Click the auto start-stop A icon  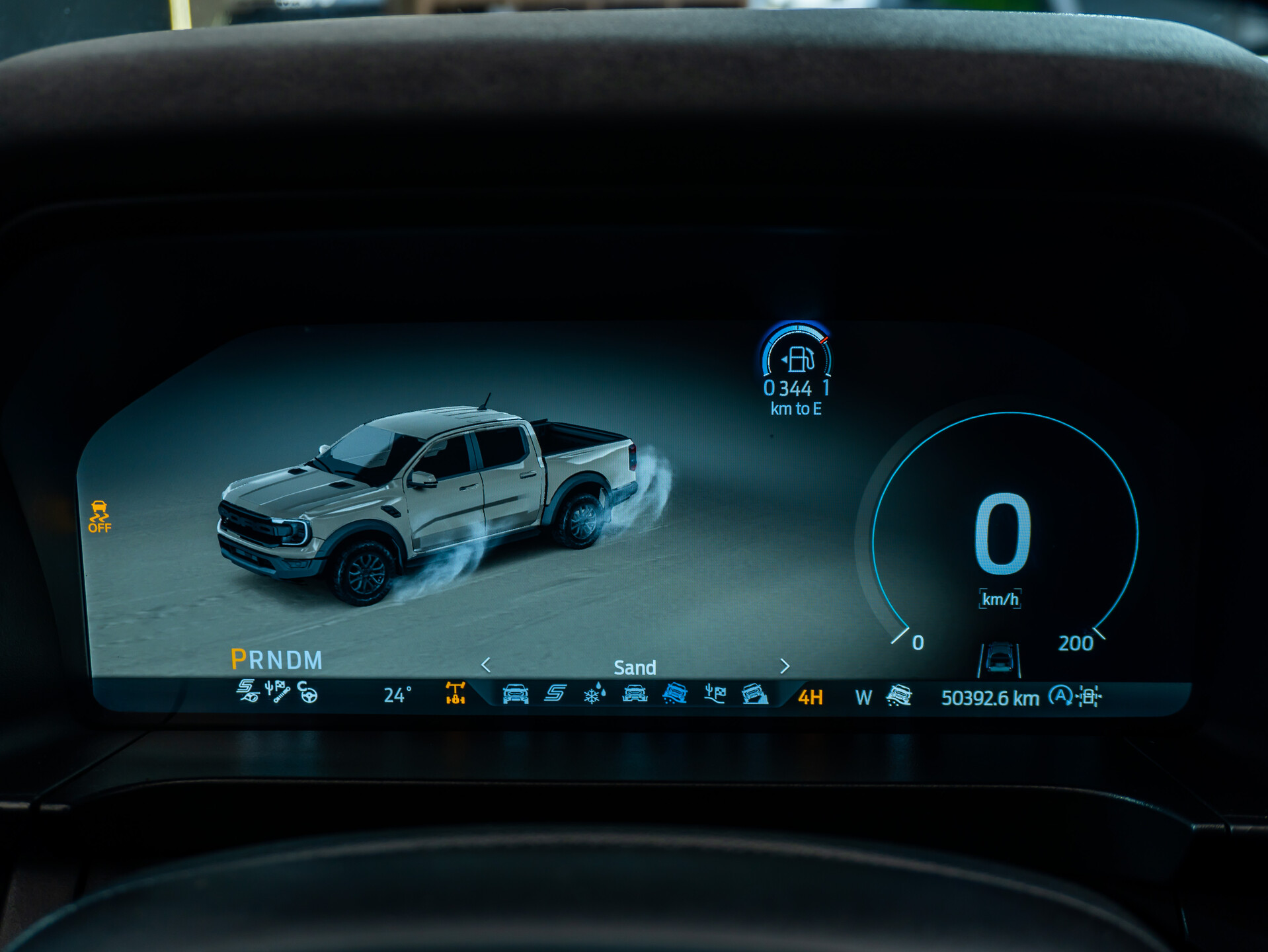pos(1060,696)
